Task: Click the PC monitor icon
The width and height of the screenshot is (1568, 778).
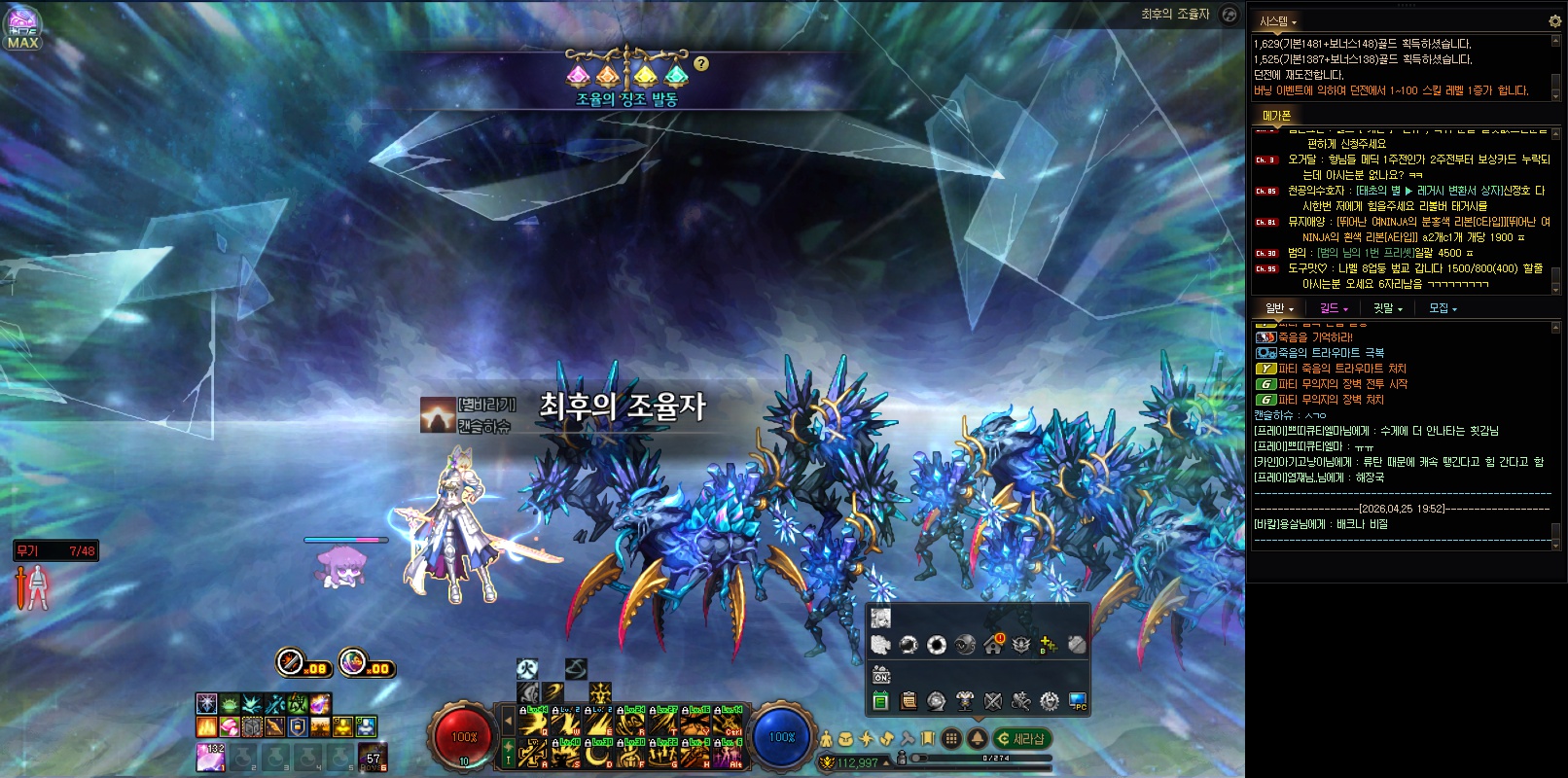Action: pos(1078,700)
